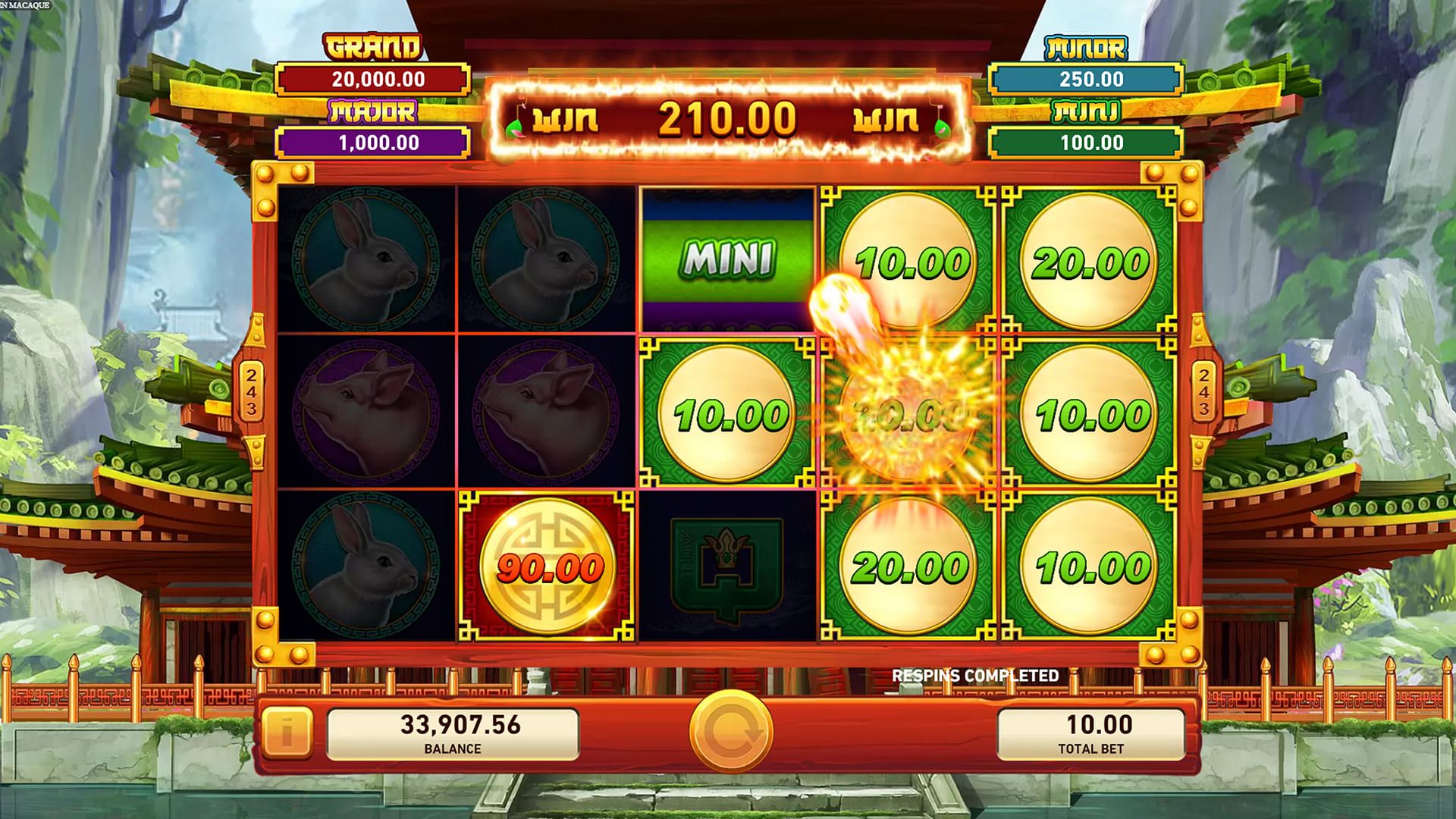The image size is (1456, 819).
Task: Spin the reels with the gold button
Action: 730,732
